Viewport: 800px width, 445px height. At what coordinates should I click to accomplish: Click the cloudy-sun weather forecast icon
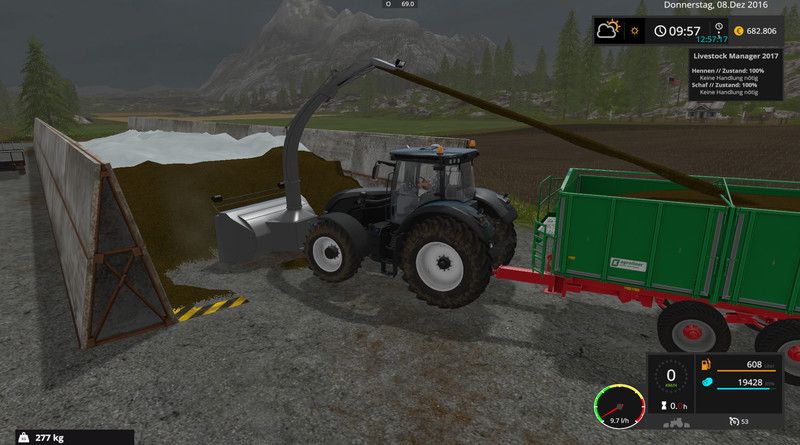(x=610, y=31)
